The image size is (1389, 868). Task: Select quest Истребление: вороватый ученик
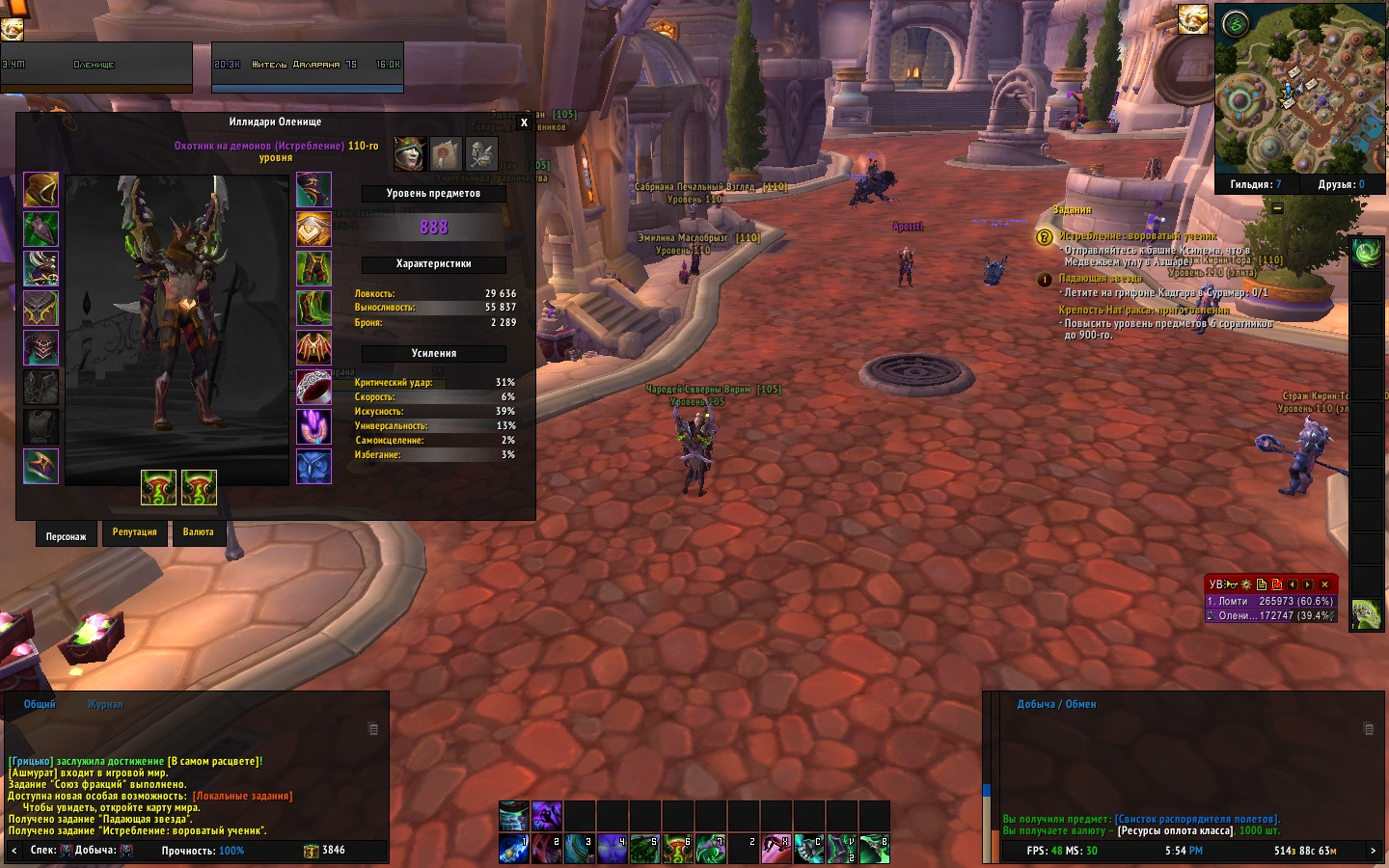point(1137,236)
